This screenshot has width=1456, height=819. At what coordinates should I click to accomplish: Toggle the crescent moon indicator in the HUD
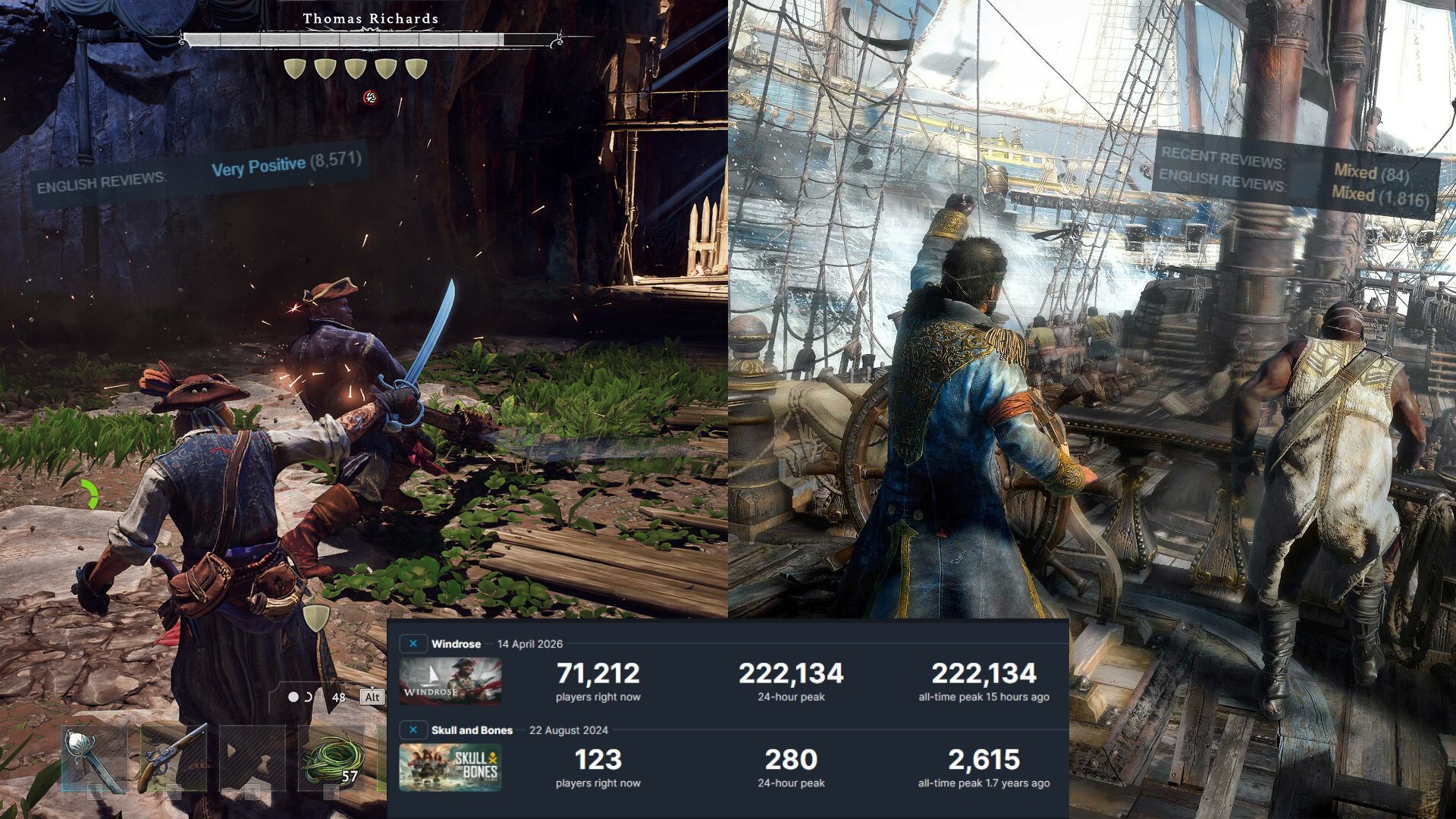(x=308, y=697)
